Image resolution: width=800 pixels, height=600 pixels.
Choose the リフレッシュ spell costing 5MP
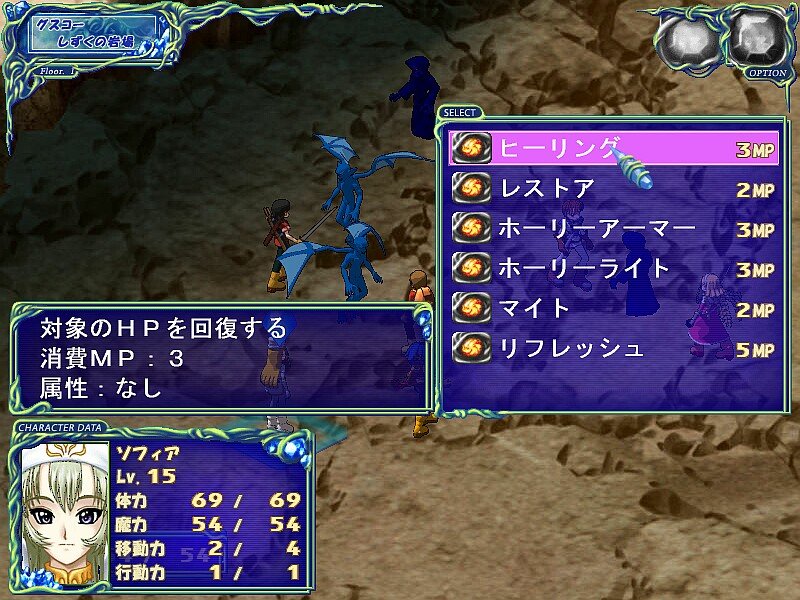point(612,349)
